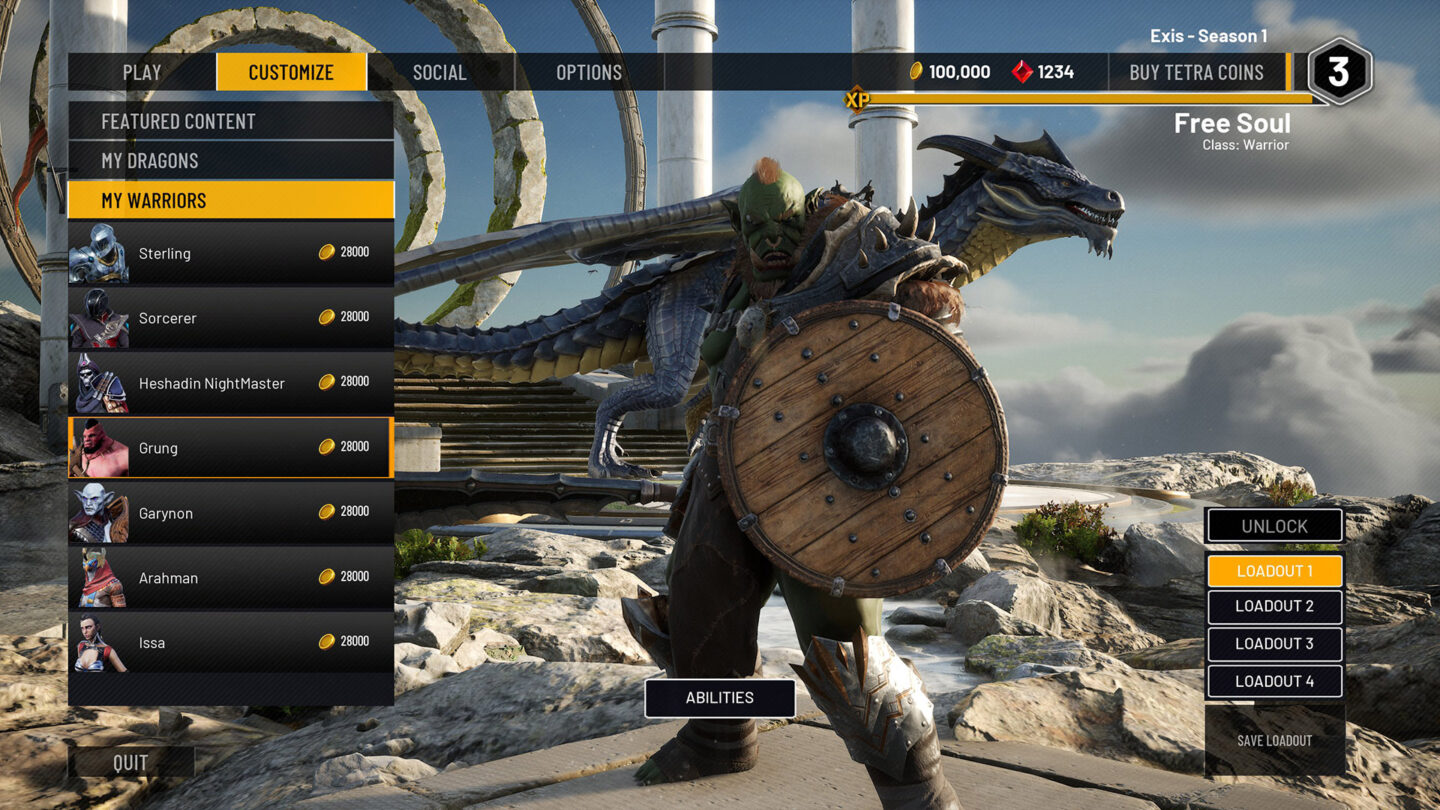Select Loadout 2

tap(1274, 607)
